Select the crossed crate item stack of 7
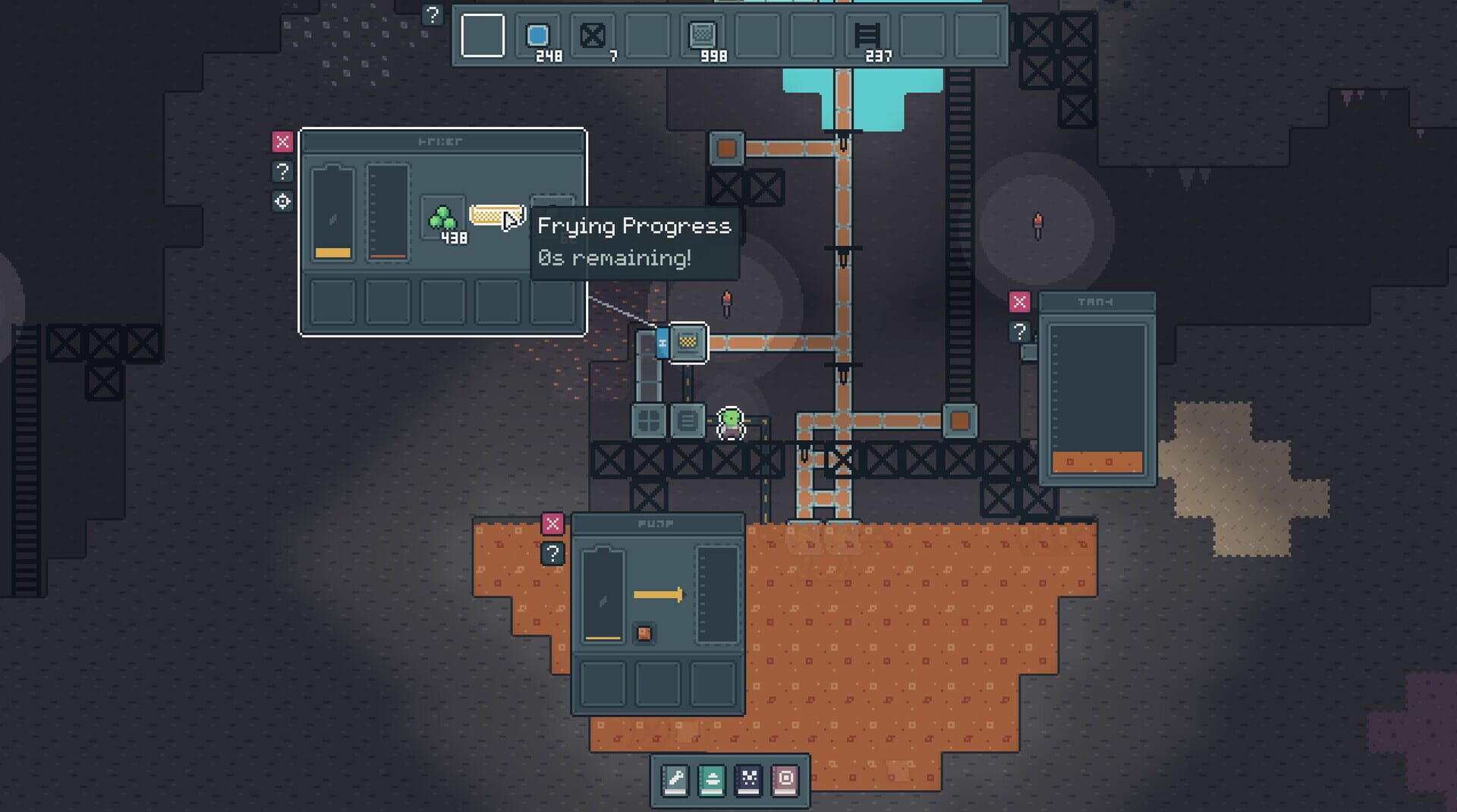The width and height of the screenshot is (1457, 812). [593, 33]
